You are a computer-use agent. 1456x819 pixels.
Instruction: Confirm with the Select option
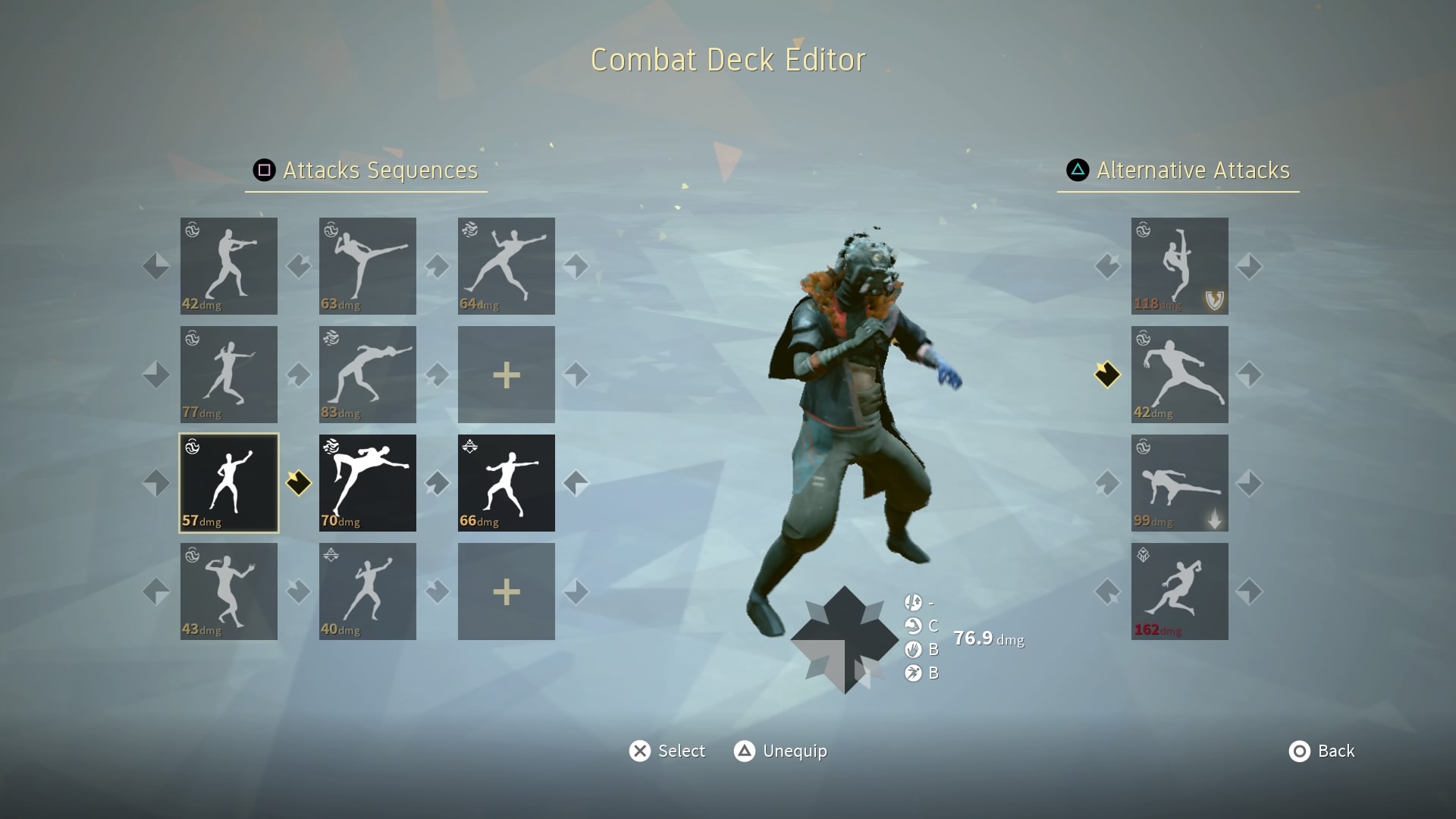point(667,751)
